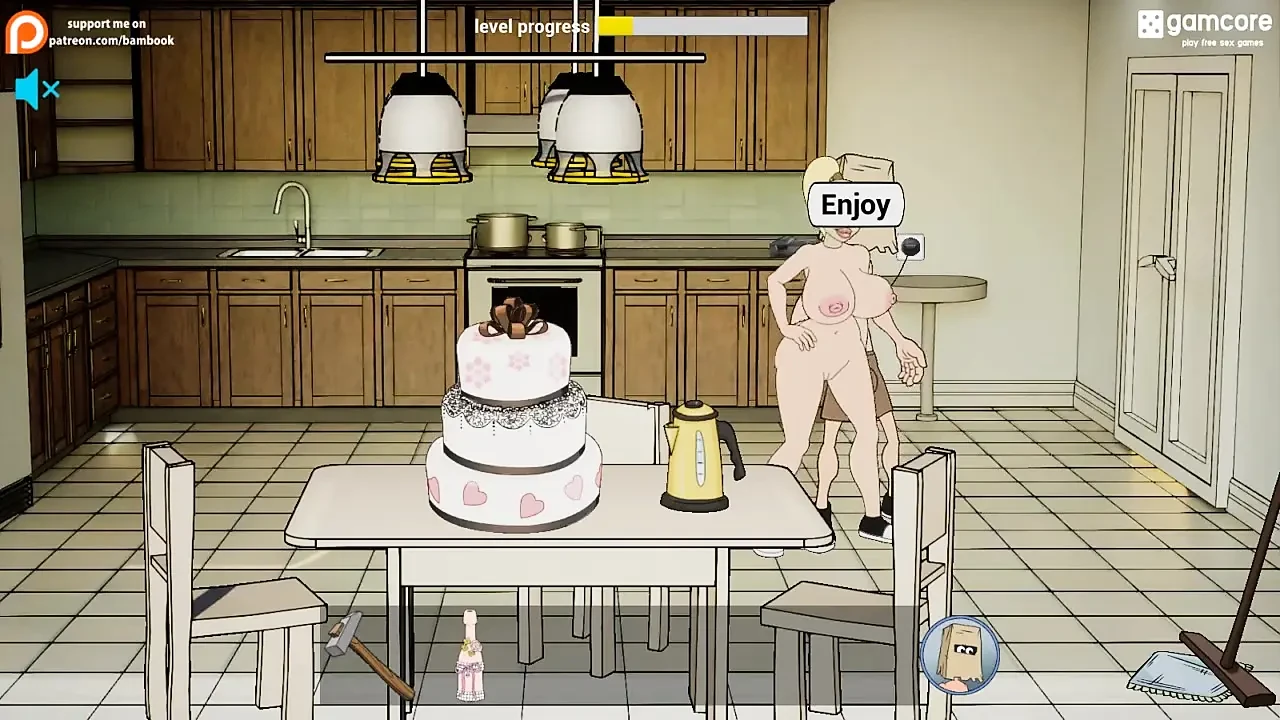Open the Patreon support link
Viewport: 1280px width, 720px height.
pos(90,32)
